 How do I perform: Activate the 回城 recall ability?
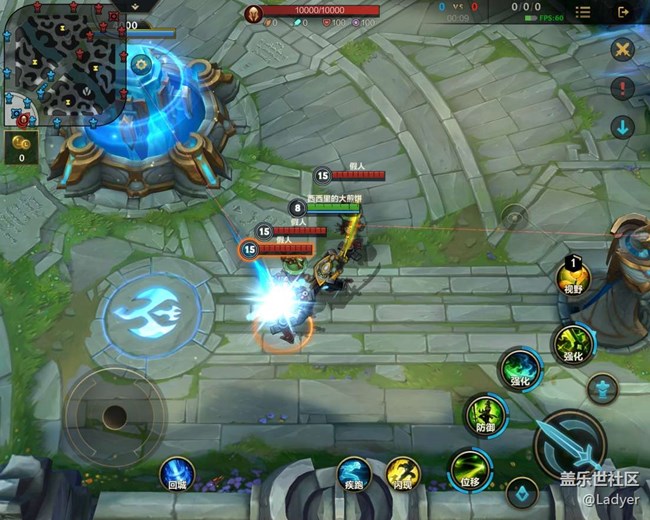coord(178,473)
